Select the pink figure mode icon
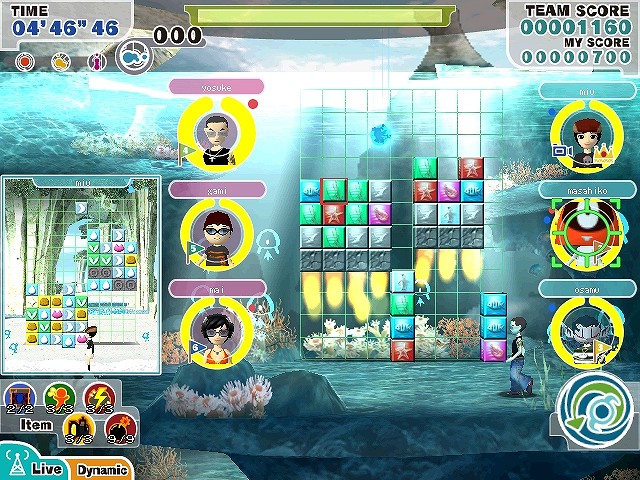This screenshot has height=480, width=640. tap(97, 61)
